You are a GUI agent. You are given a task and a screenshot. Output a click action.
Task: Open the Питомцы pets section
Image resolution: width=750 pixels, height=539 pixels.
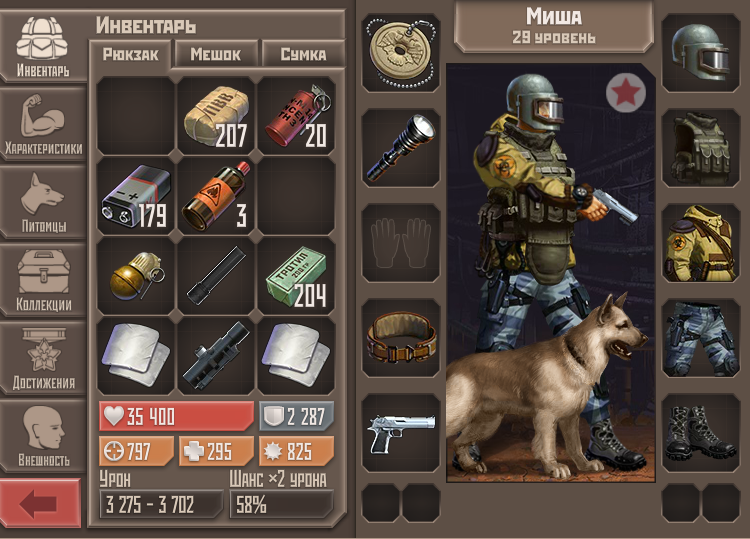(x=44, y=203)
